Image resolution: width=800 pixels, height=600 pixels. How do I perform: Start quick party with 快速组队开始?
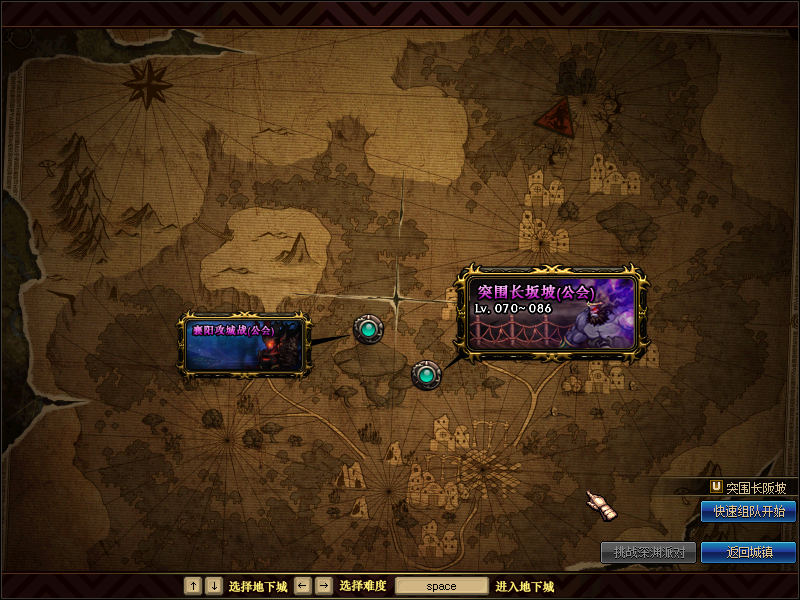(748, 511)
